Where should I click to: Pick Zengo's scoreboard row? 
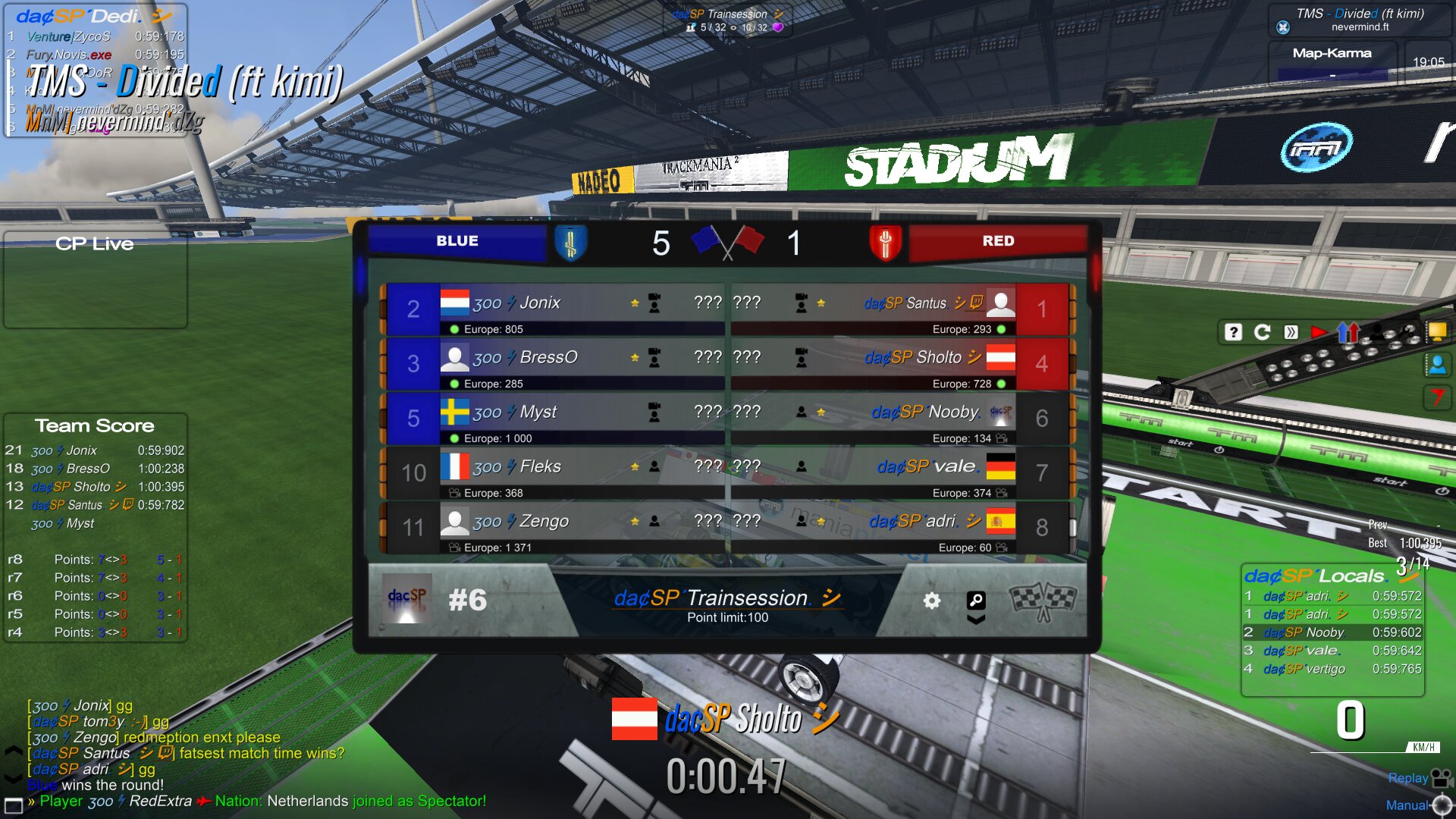[554, 527]
